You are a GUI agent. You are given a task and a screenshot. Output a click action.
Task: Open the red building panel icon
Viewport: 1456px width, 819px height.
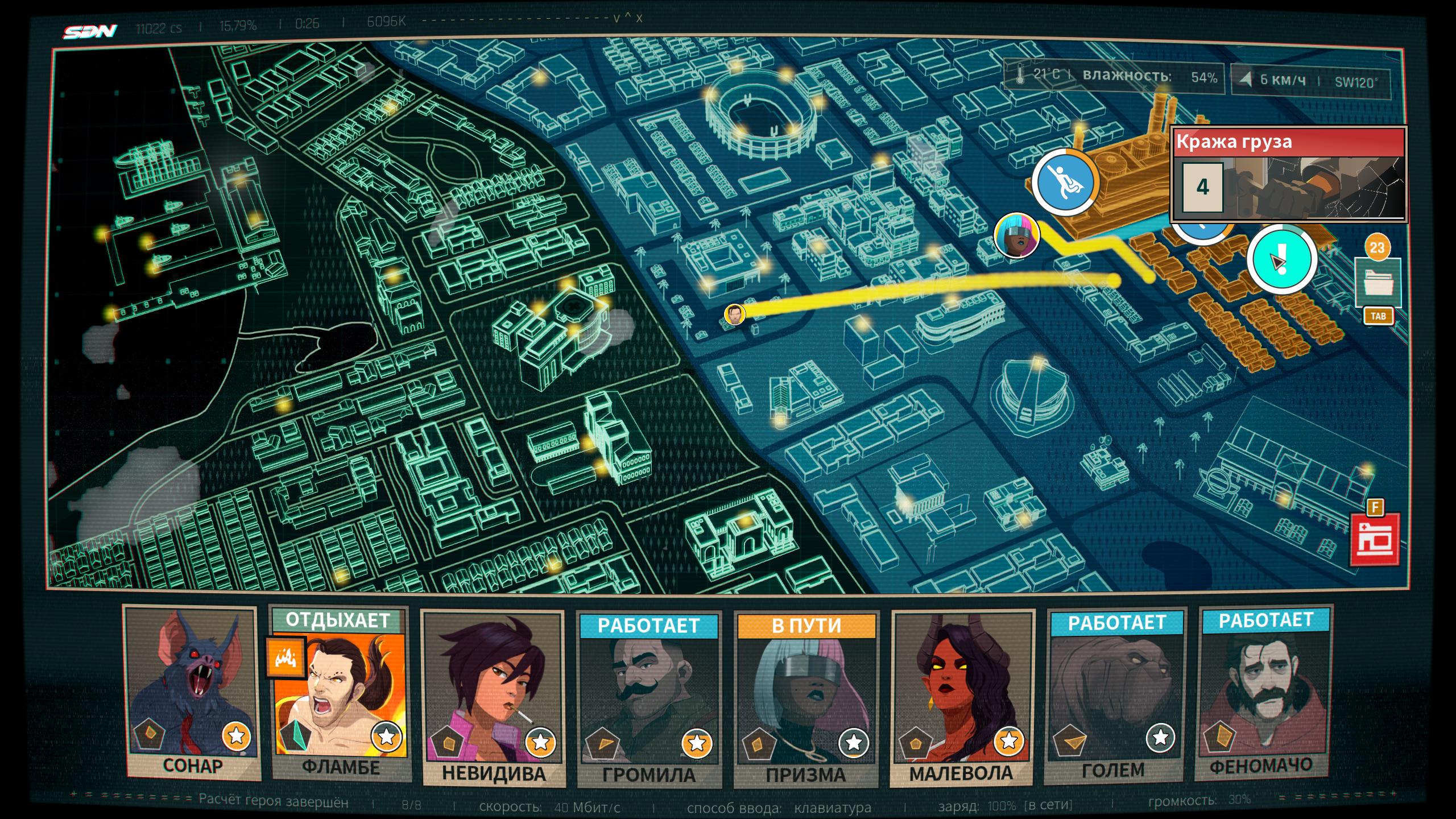[x=1374, y=540]
